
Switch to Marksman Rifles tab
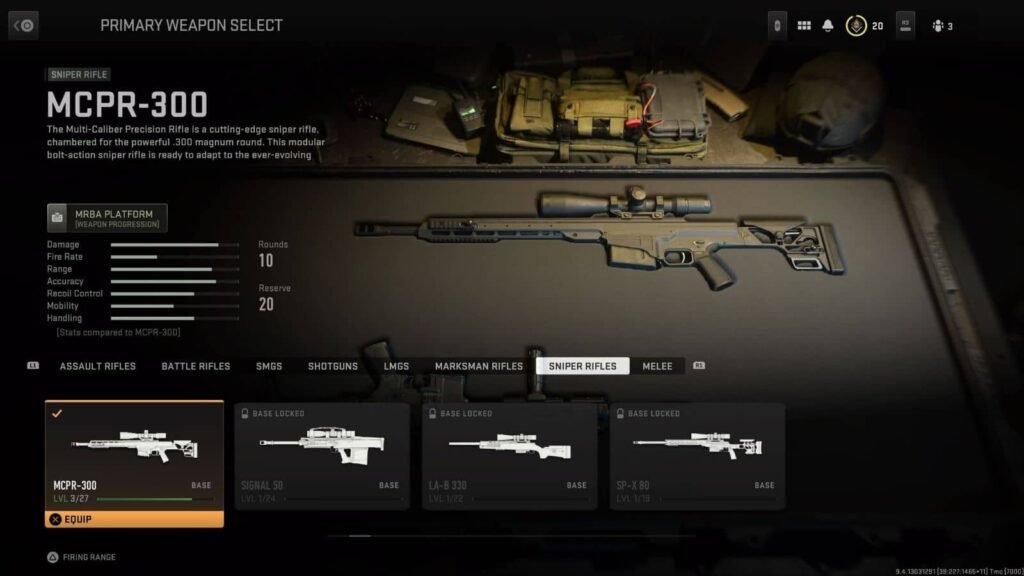[479, 366]
